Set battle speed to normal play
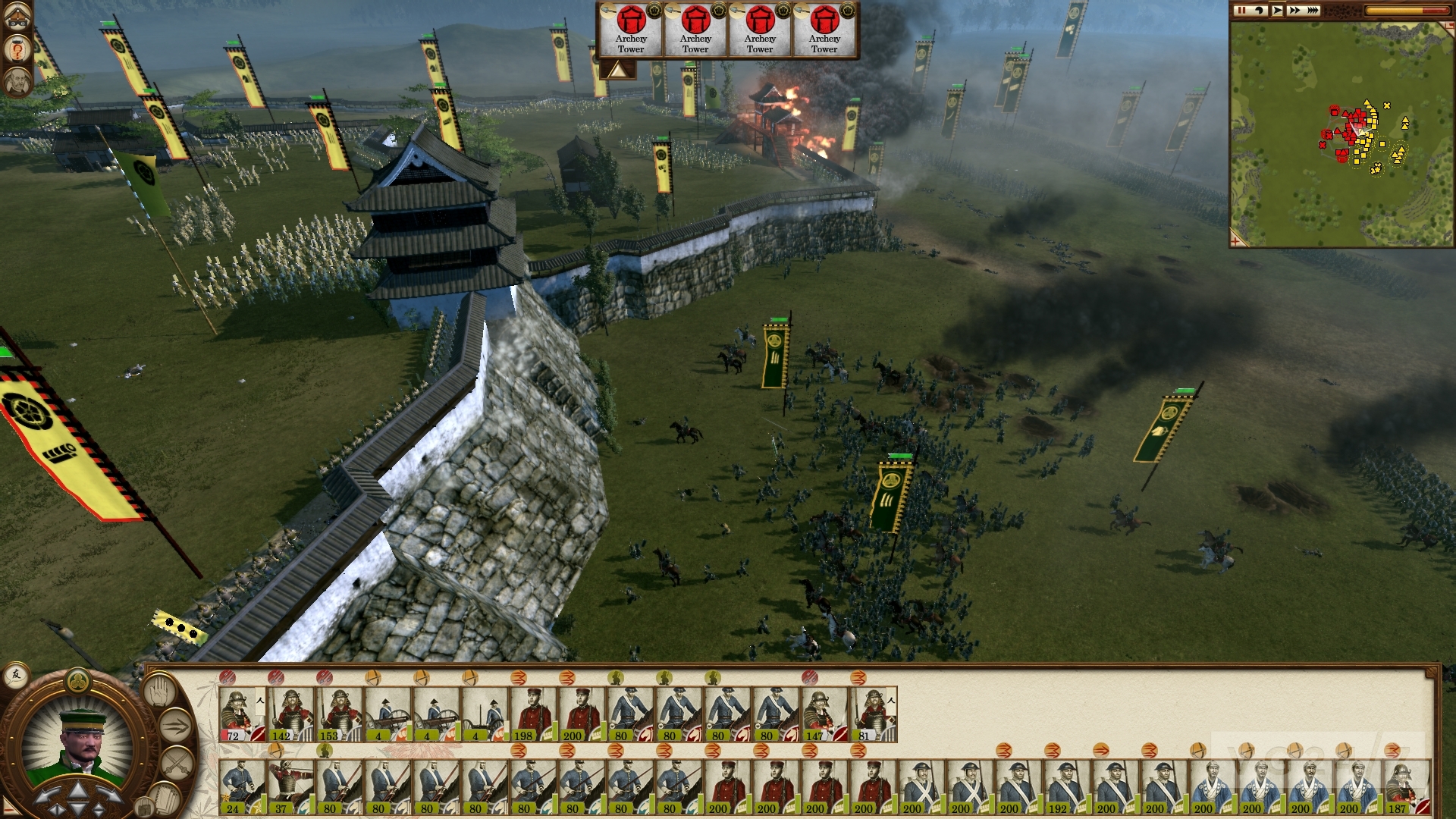Viewport: 1456px width, 819px height. (x=1278, y=11)
